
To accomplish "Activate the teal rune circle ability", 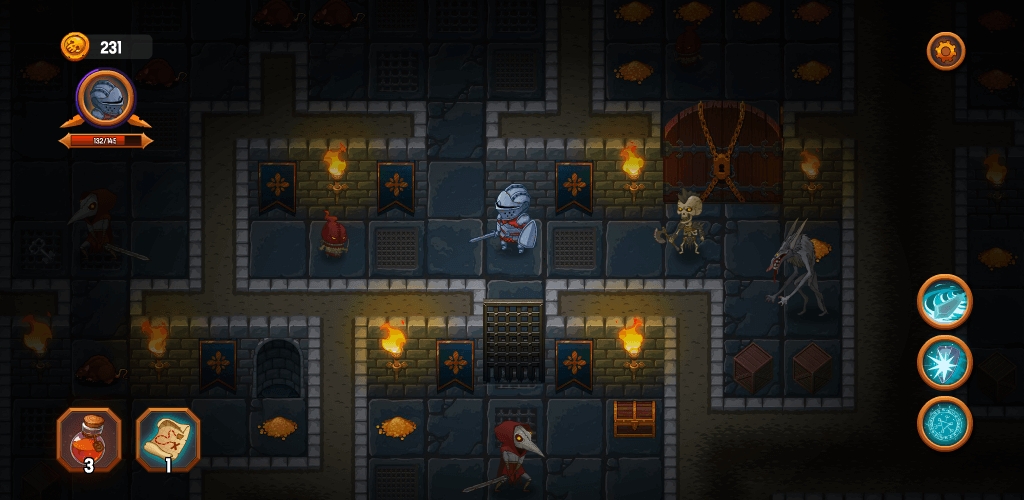I will point(945,423).
